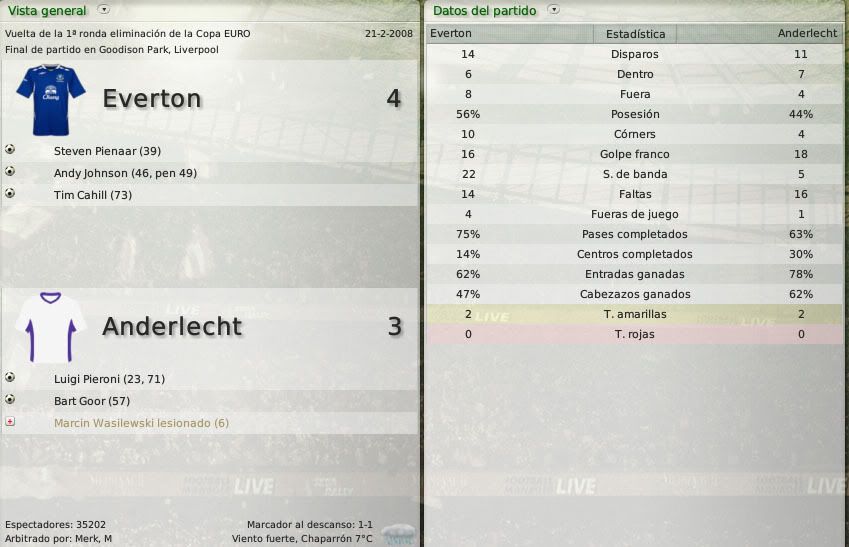This screenshot has height=547, width=849.
Task: Select the T. rojas statistics row
Action: pyautogui.click(x=635, y=334)
